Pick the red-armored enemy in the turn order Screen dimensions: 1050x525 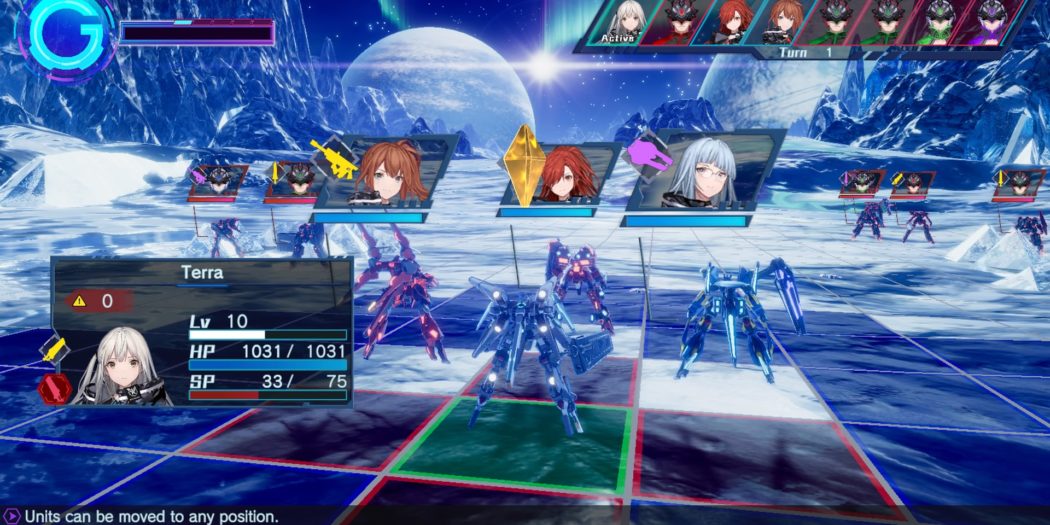[x=680, y=22]
